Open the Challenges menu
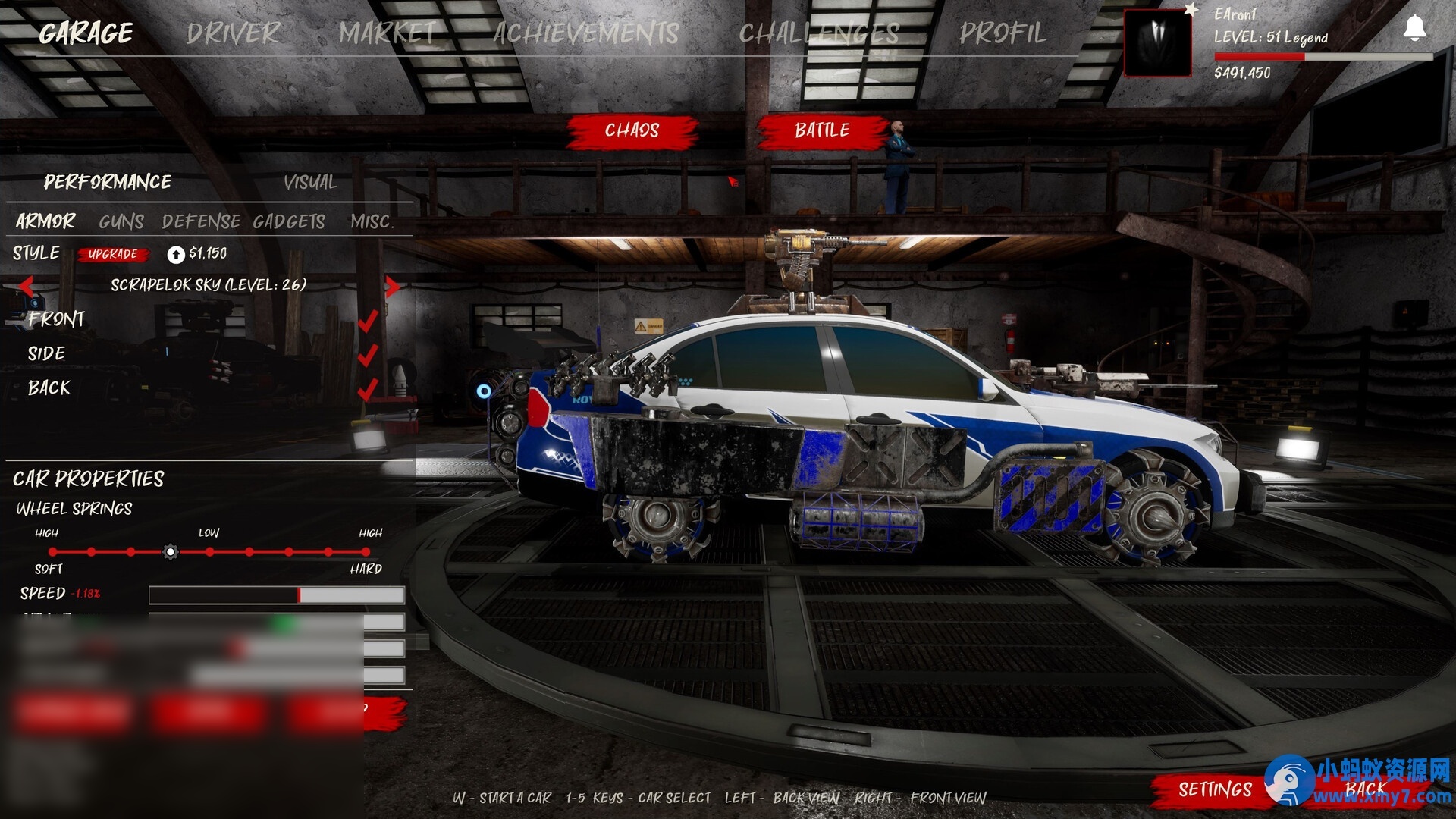1456x819 pixels. pos(819,33)
